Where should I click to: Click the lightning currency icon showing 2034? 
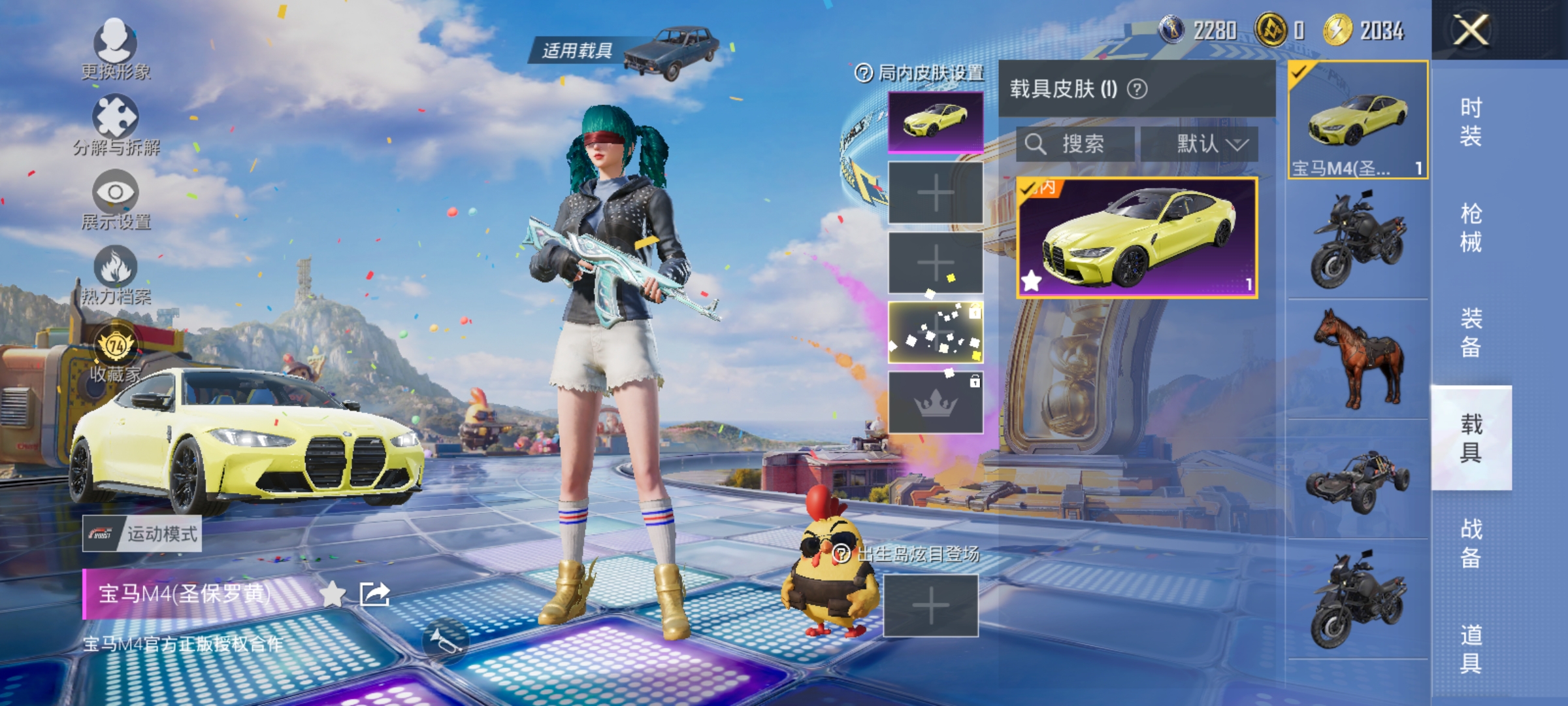pos(1339,29)
